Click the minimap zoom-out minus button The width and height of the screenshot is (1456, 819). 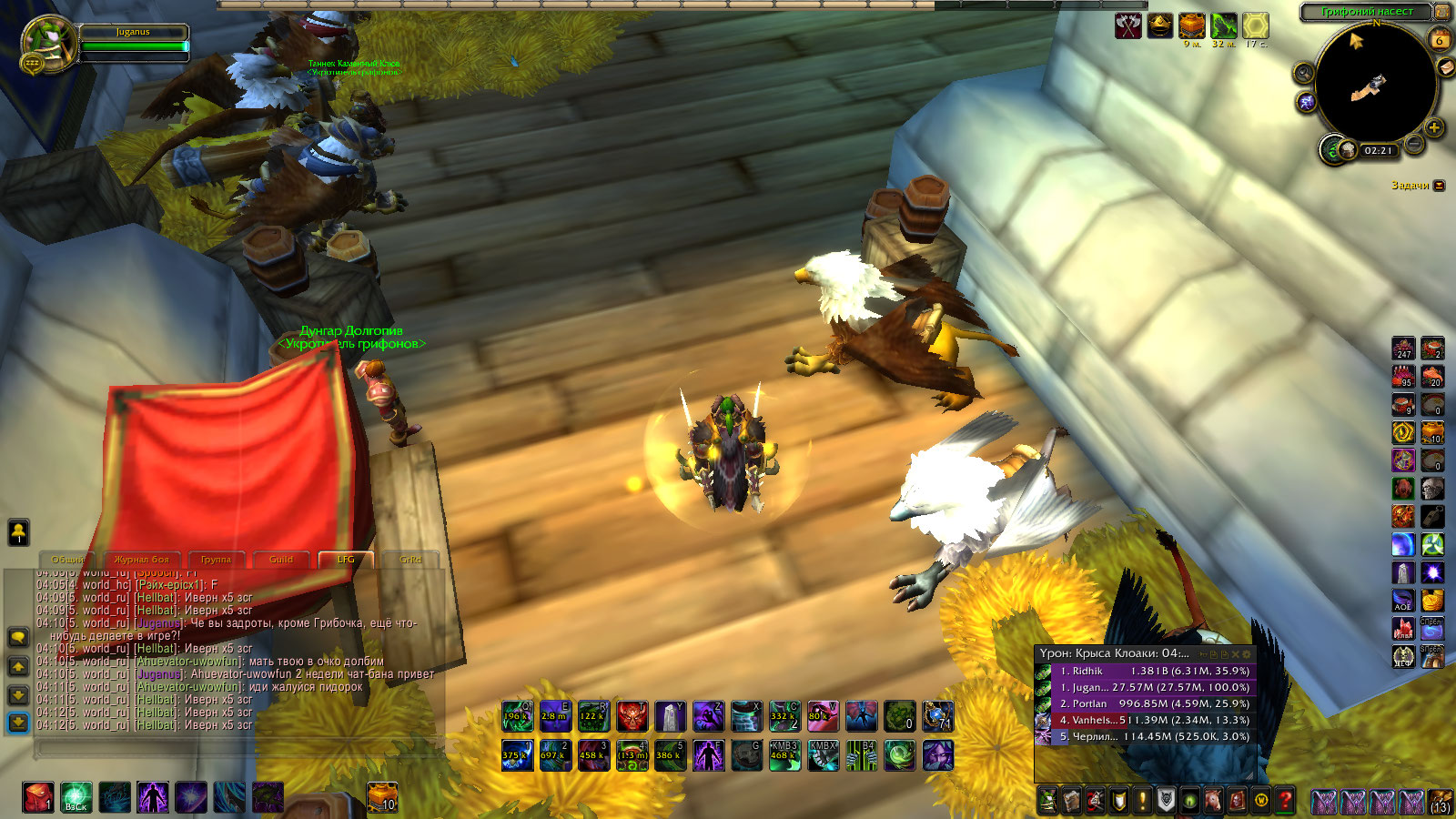pos(1414,143)
